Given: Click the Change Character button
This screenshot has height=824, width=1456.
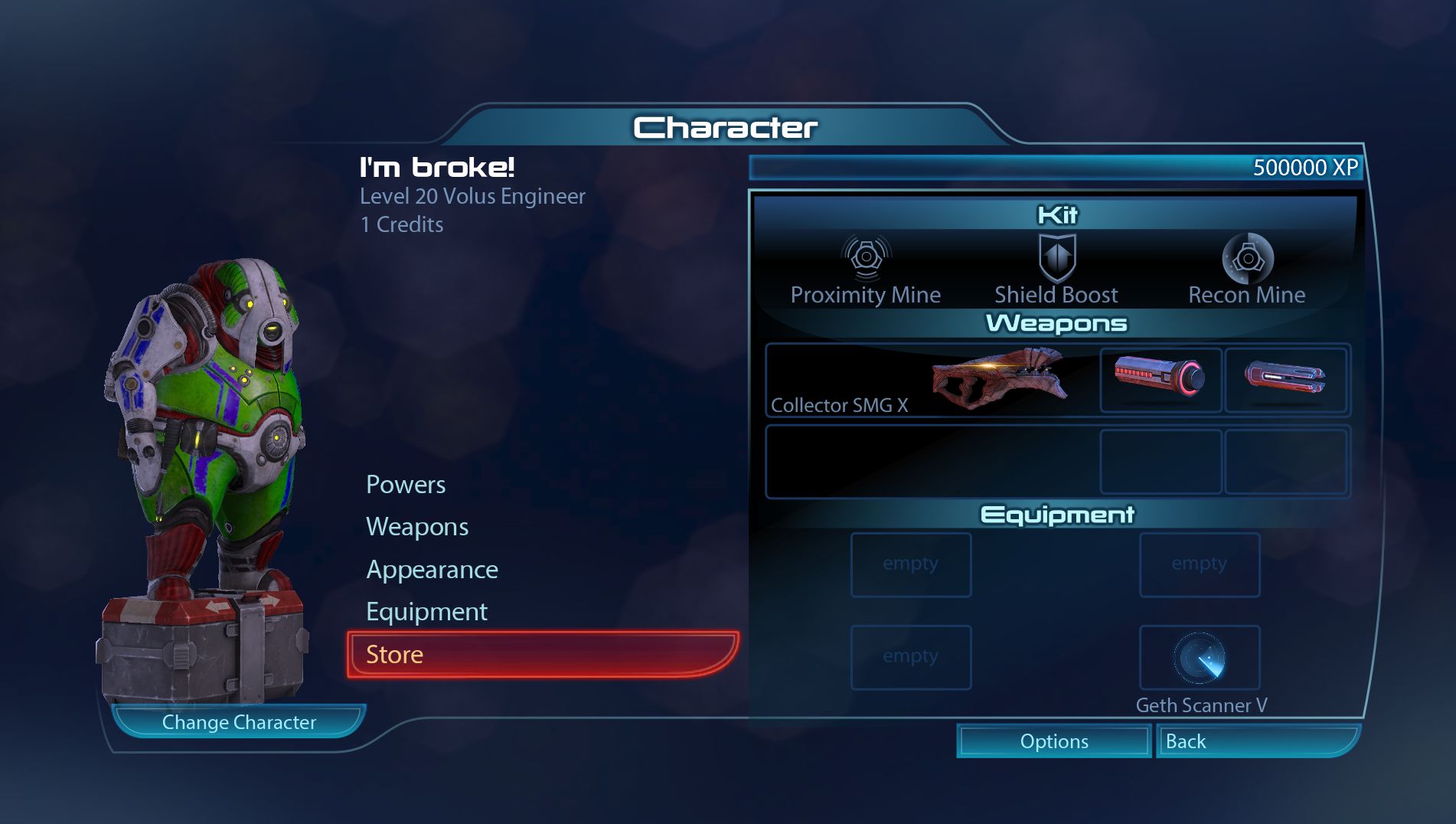Looking at the screenshot, I should (x=239, y=722).
